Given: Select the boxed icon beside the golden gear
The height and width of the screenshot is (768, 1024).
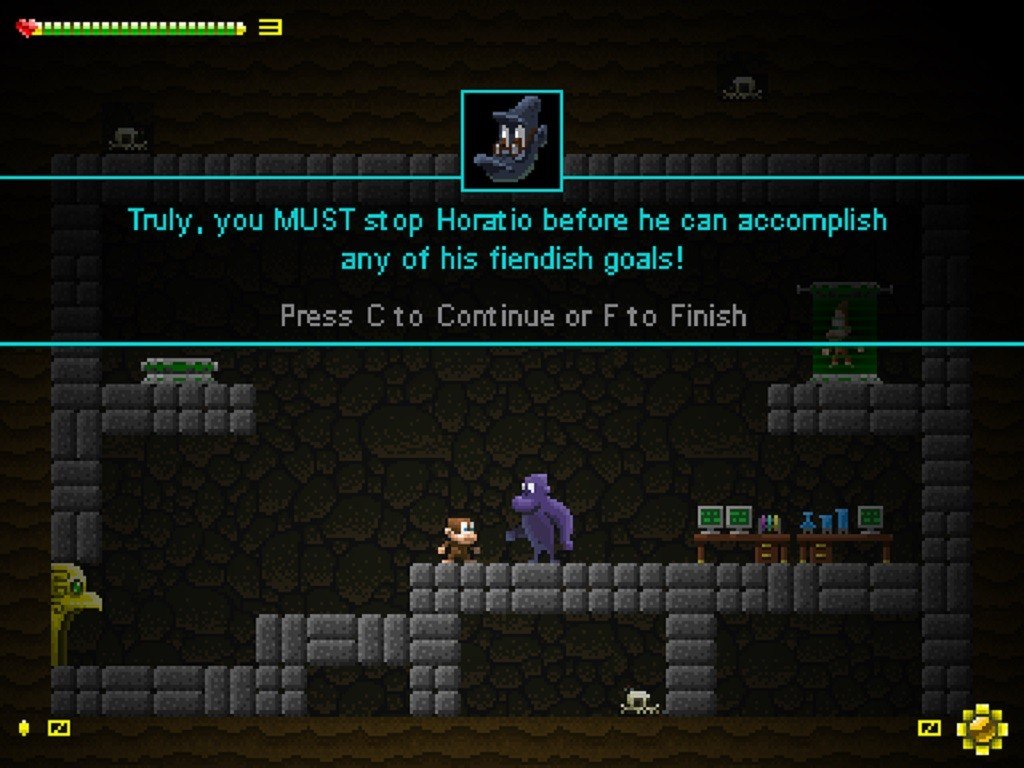Looking at the screenshot, I should click(x=930, y=728).
